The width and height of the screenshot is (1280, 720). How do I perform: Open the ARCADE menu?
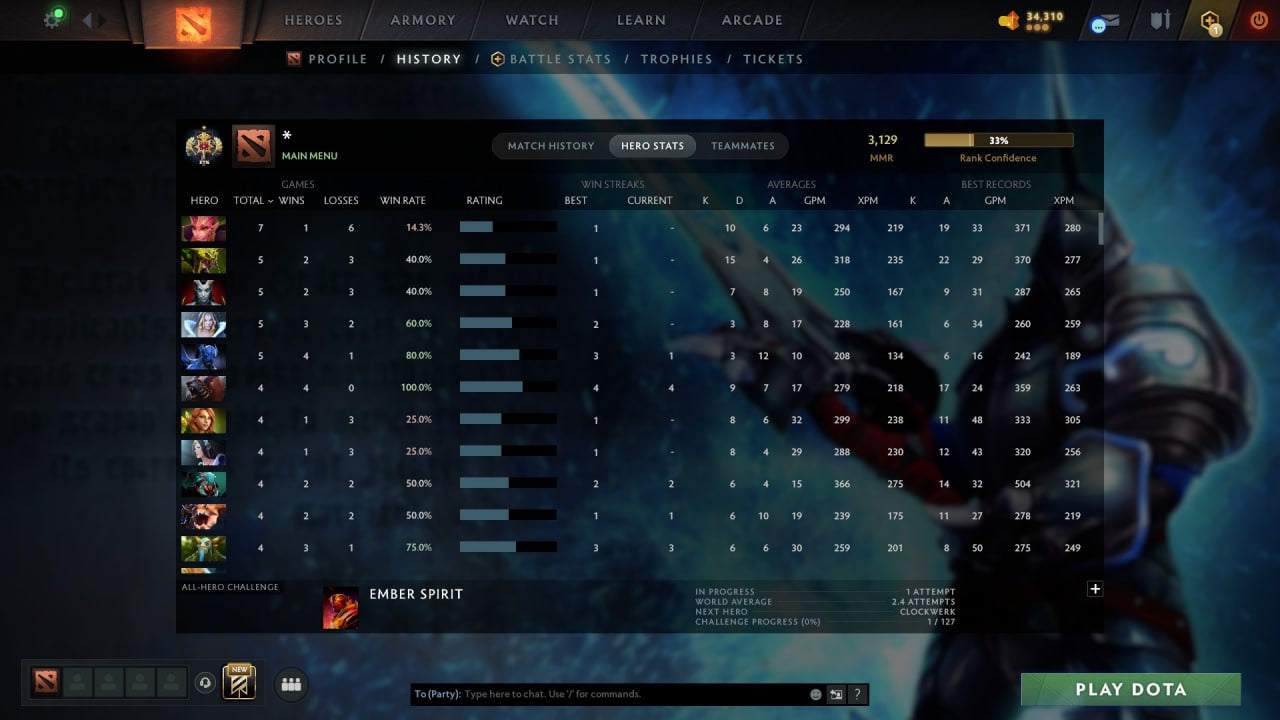pos(751,19)
